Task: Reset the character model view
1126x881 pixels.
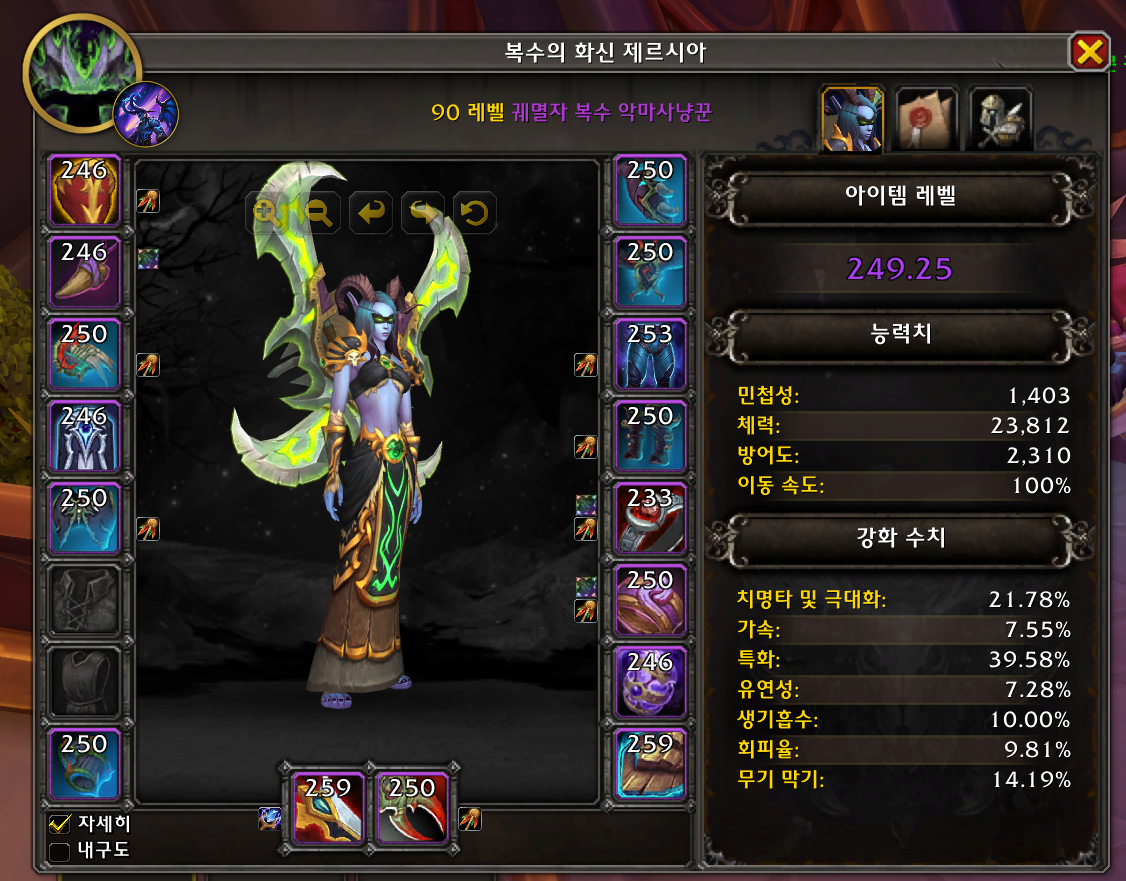Action: click(x=475, y=212)
